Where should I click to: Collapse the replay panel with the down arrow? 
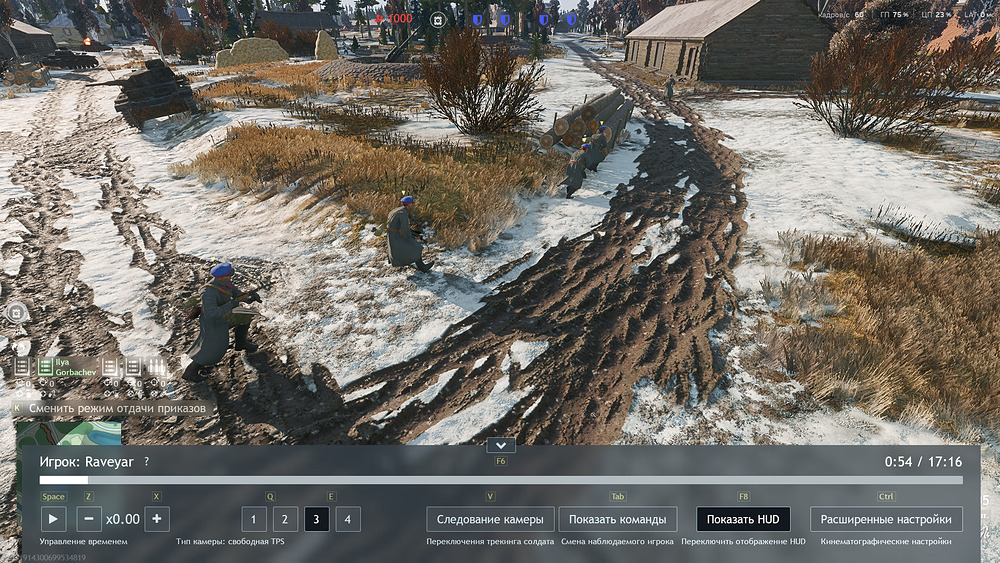click(x=501, y=445)
